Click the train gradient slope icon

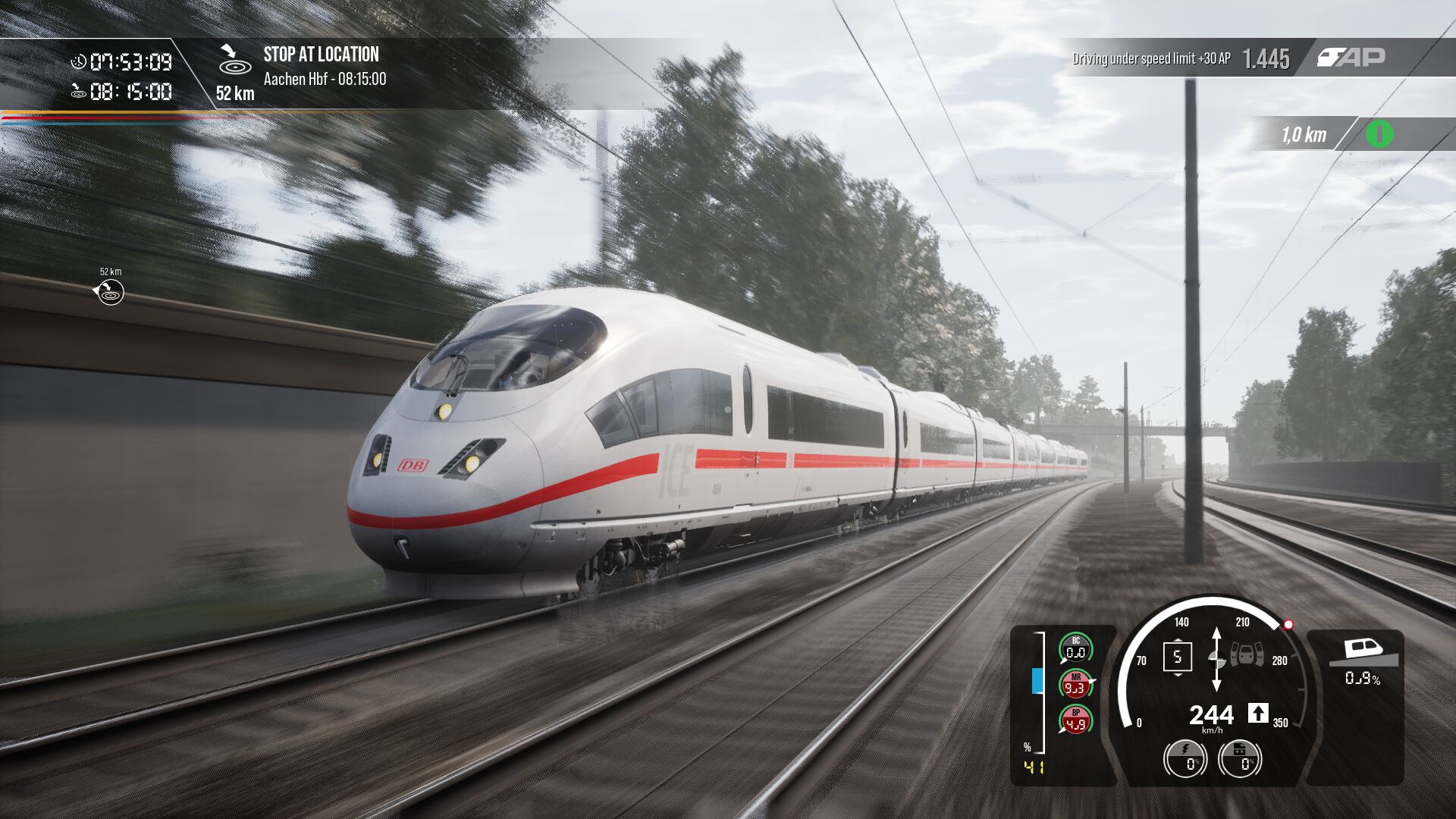point(1363,652)
